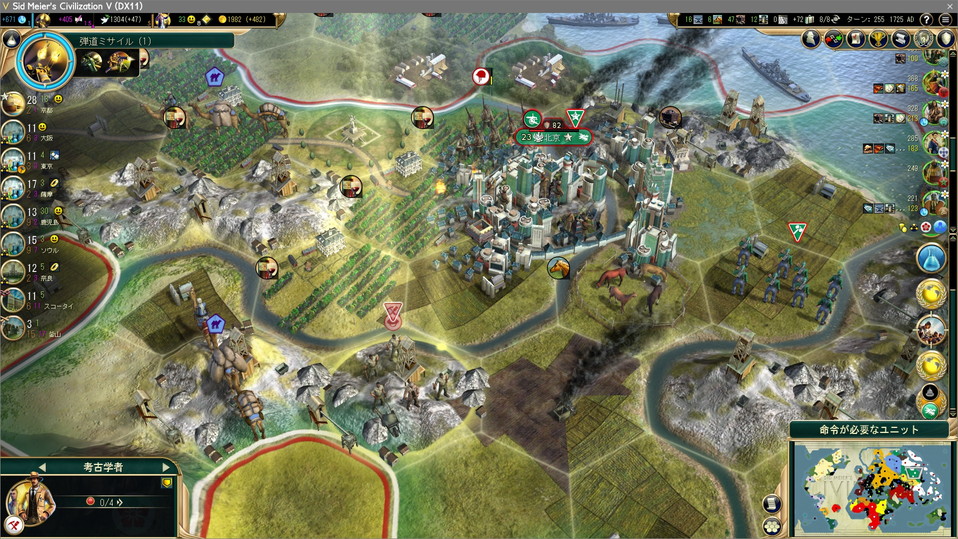Select the 北京 city banner
958x539 pixels.
555,136
